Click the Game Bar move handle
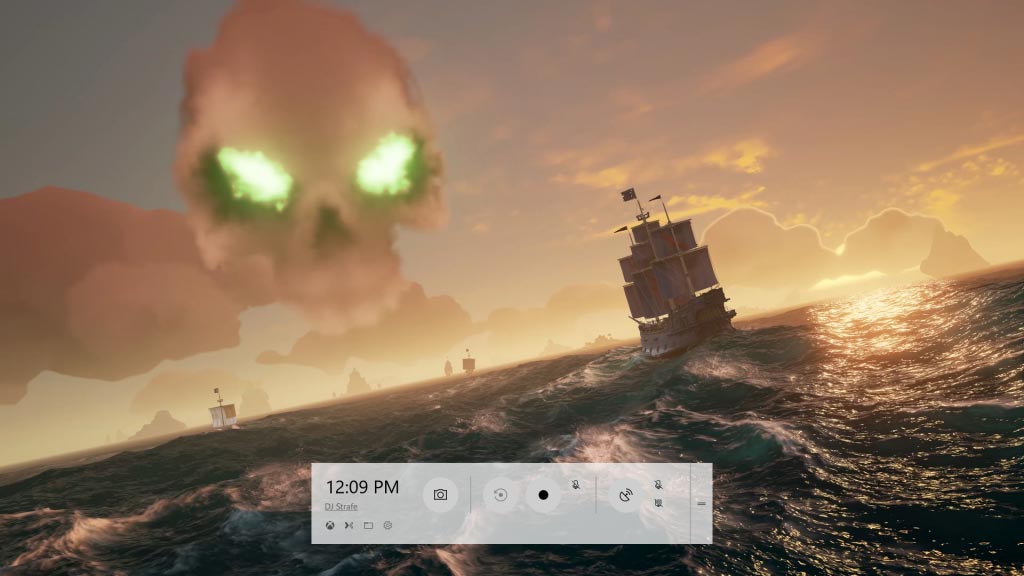This screenshot has height=576, width=1024. (701, 503)
